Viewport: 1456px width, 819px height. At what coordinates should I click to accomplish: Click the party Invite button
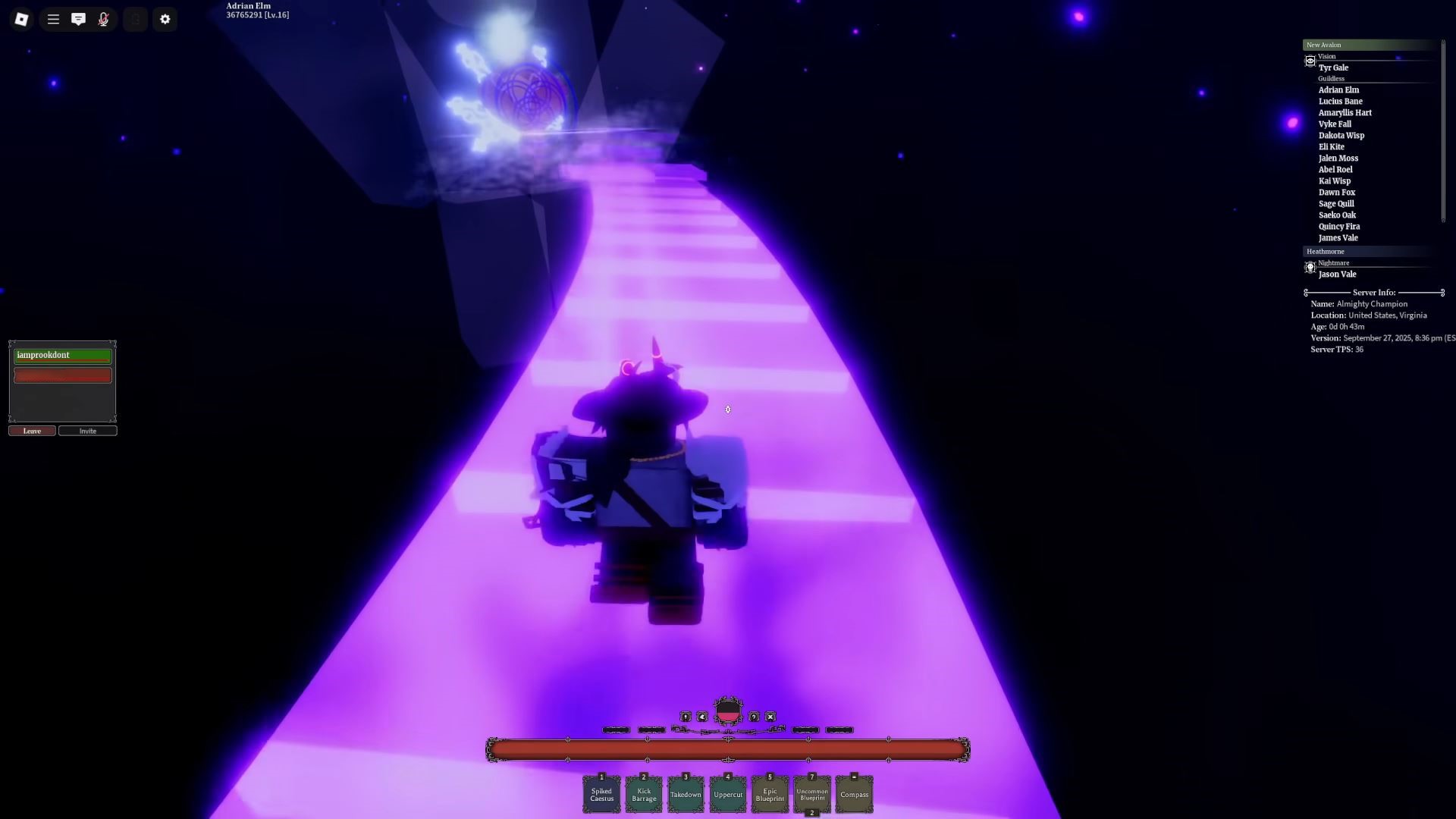pyautogui.click(x=88, y=431)
